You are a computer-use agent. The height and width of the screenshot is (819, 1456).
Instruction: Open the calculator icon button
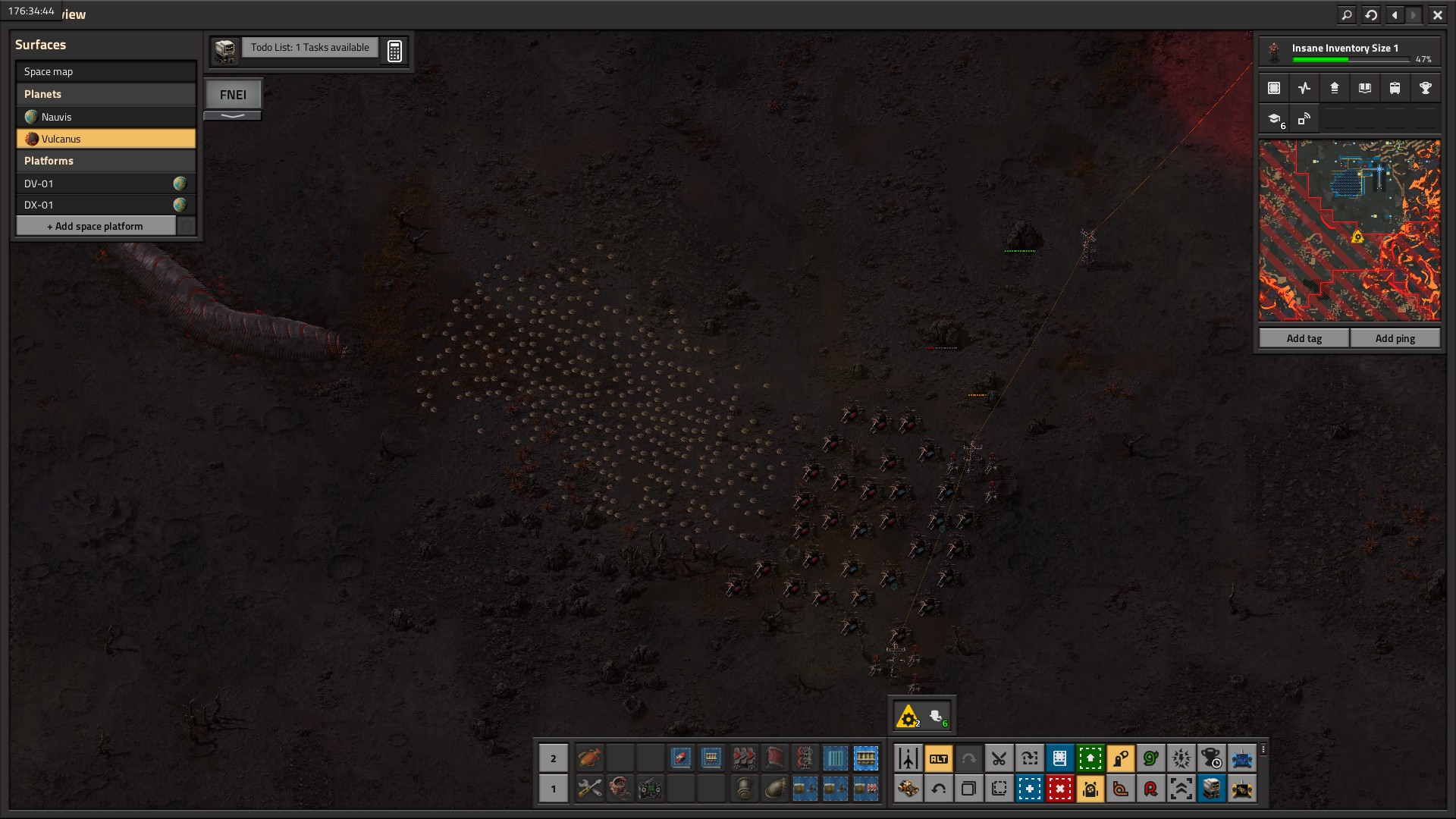click(x=394, y=51)
